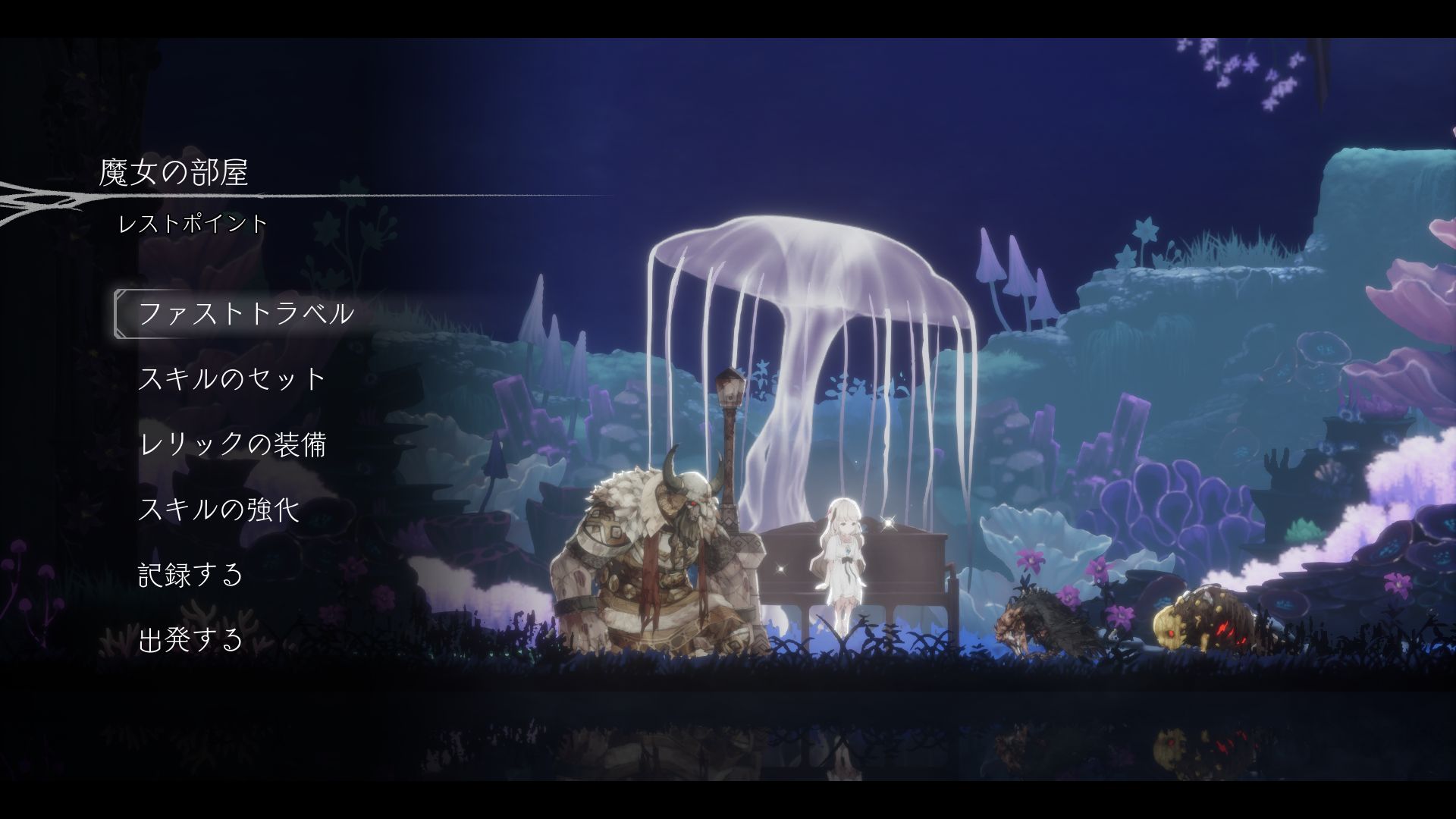
Task: Click 記録する to save progress
Action: coord(190,574)
